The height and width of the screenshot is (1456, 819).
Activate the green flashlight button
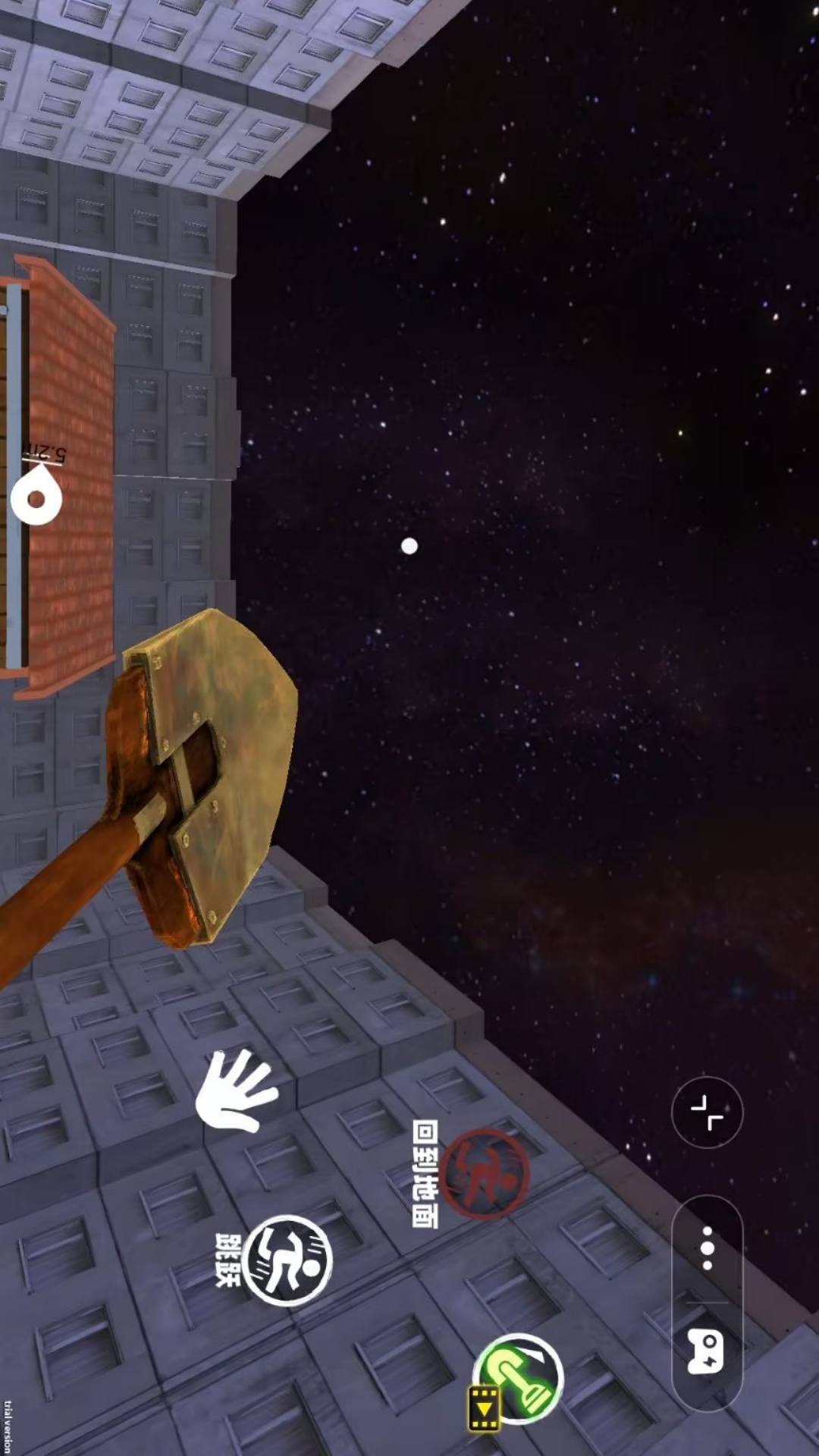[x=519, y=1378]
